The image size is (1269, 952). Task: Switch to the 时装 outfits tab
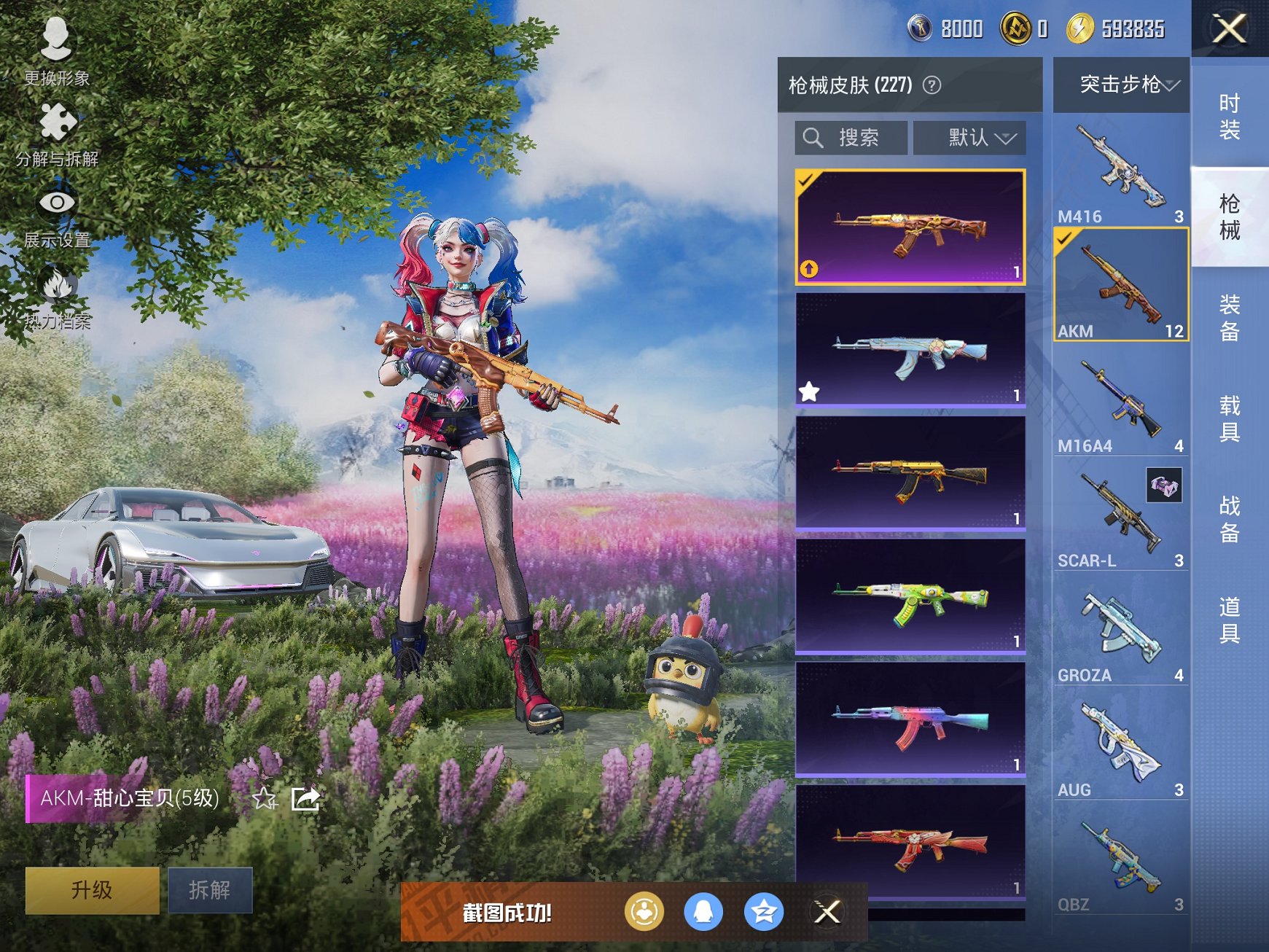[x=1230, y=117]
